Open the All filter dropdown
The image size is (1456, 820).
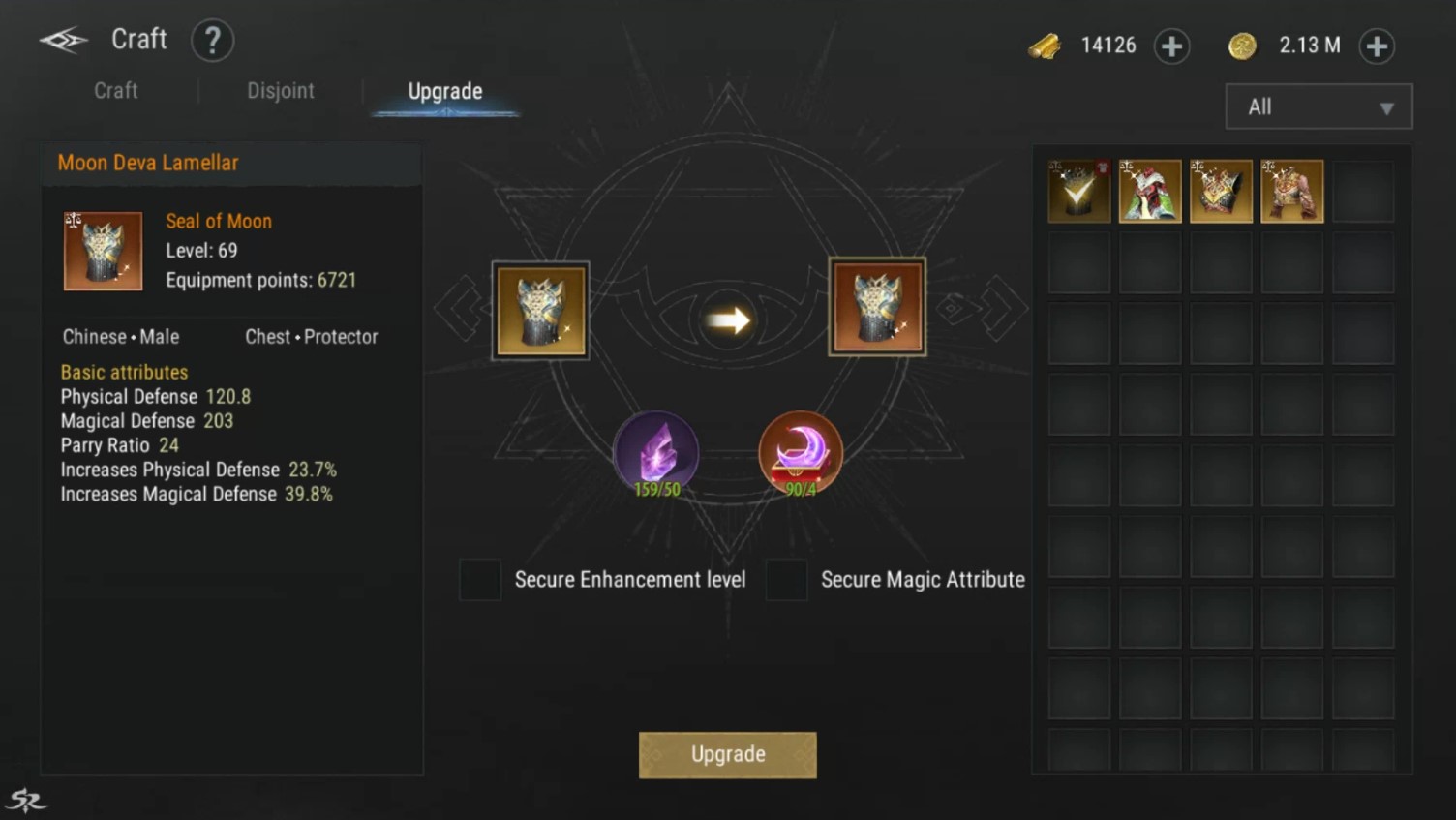pyautogui.click(x=1318, y=106)
